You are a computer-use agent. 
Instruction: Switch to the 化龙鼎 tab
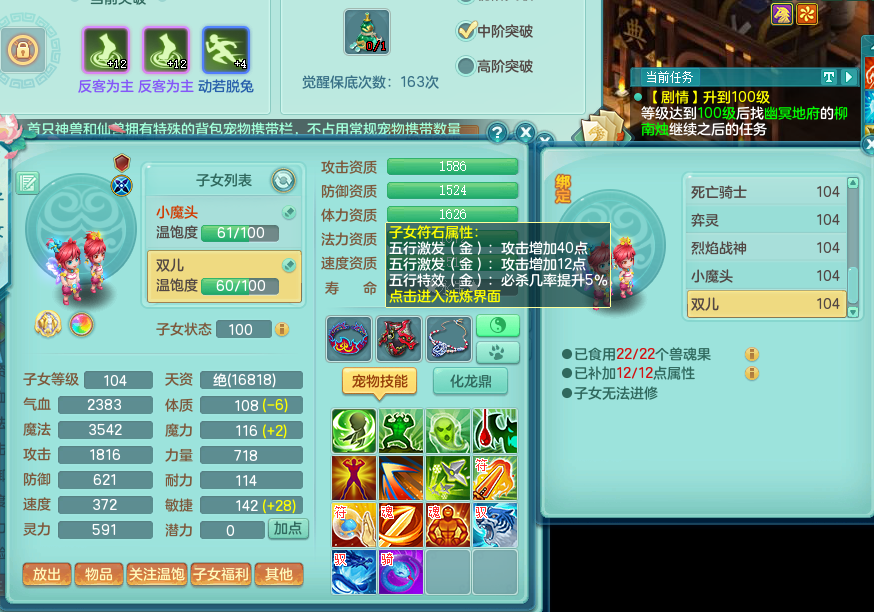pos(470,381)
